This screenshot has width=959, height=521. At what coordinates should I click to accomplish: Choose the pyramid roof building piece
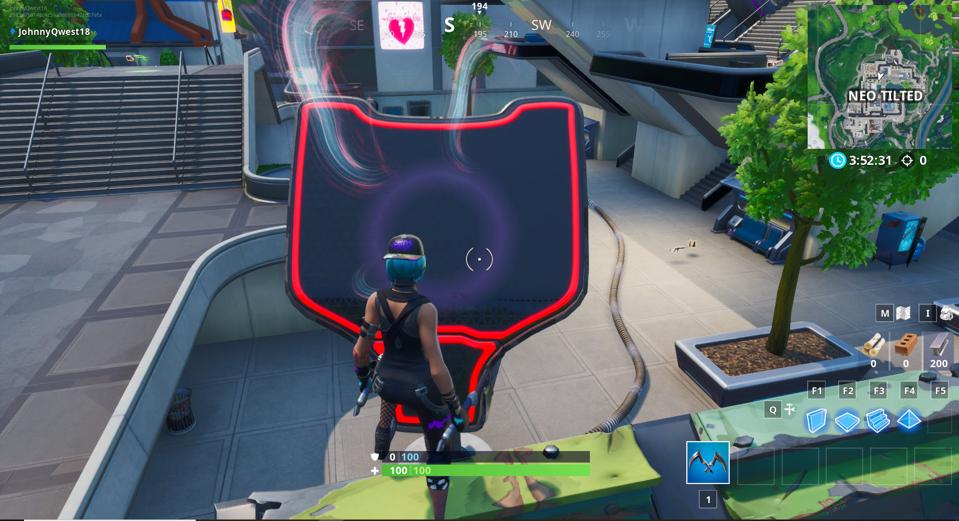[x=909, y=420]
